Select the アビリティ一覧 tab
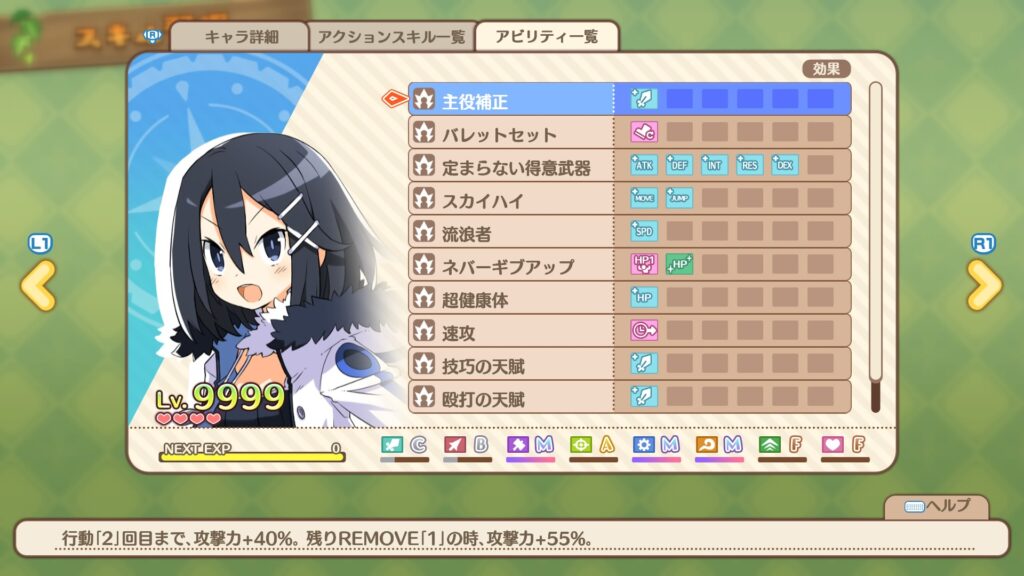The height and width of the screenshot is (576, 1024). [546, 37]
